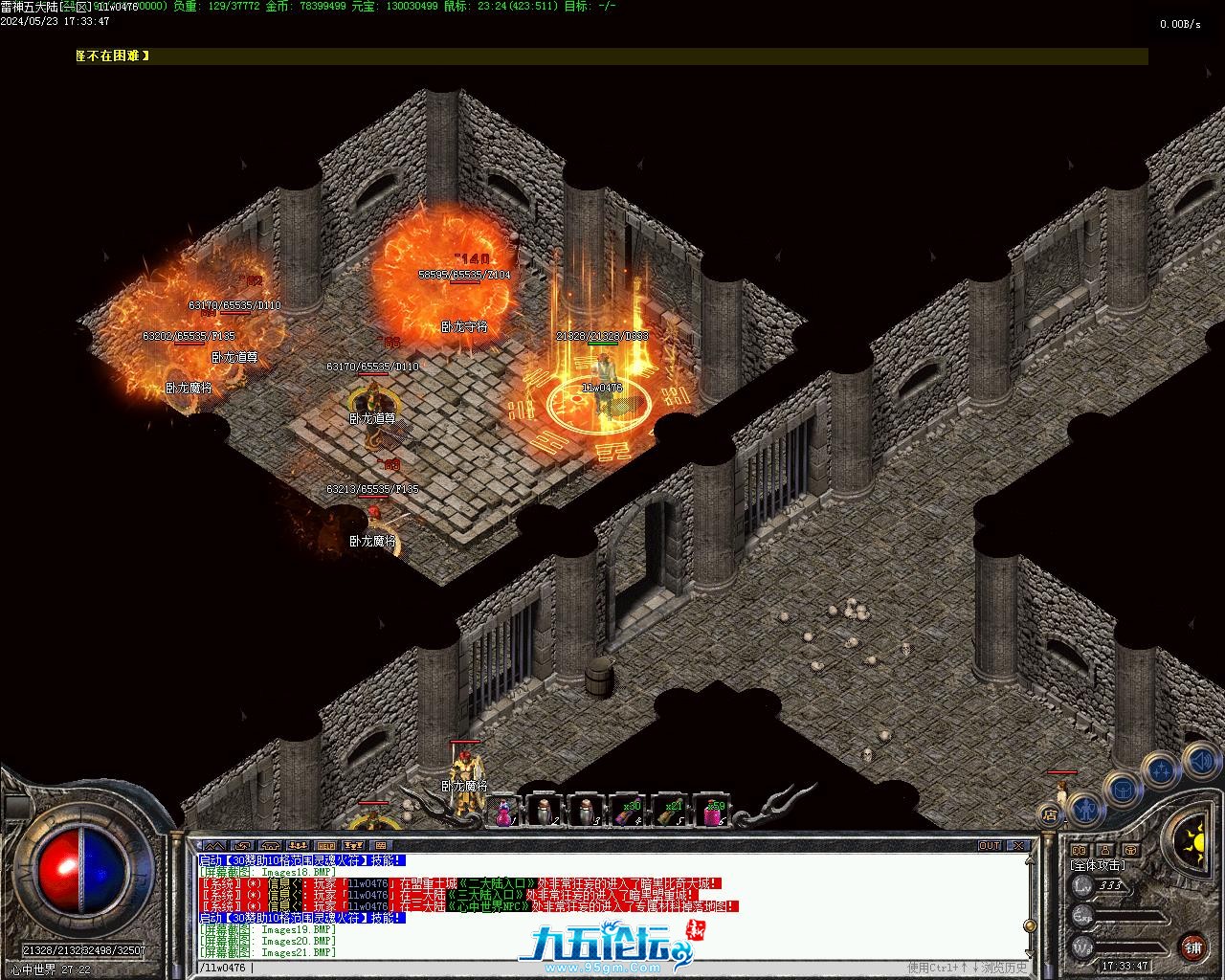Click the mountain icon on chat toolbar
Screen dimensions: 1225x980
coord(215,846)
